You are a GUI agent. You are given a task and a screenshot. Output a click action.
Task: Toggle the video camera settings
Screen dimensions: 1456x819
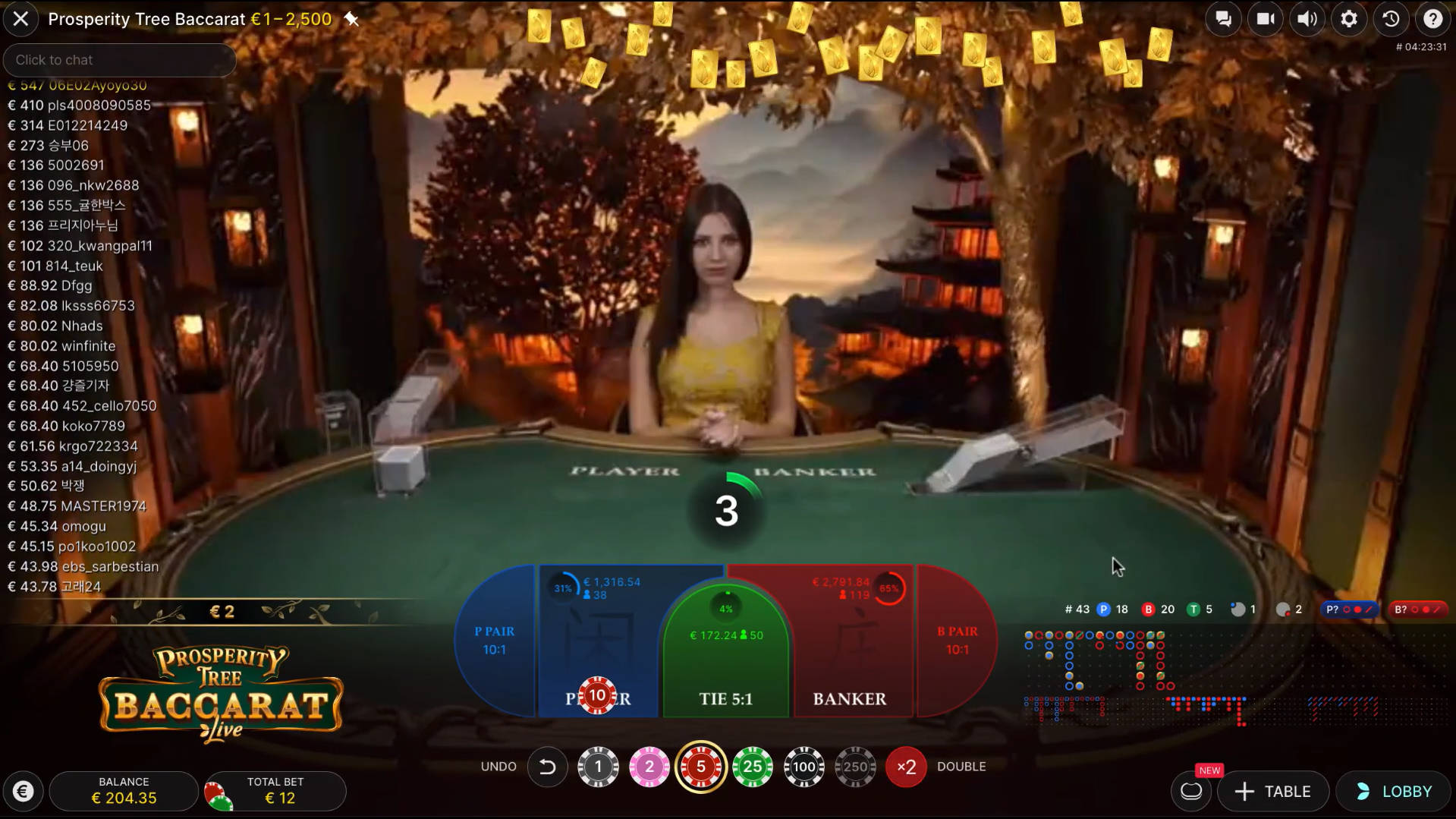click(1265, 19)
